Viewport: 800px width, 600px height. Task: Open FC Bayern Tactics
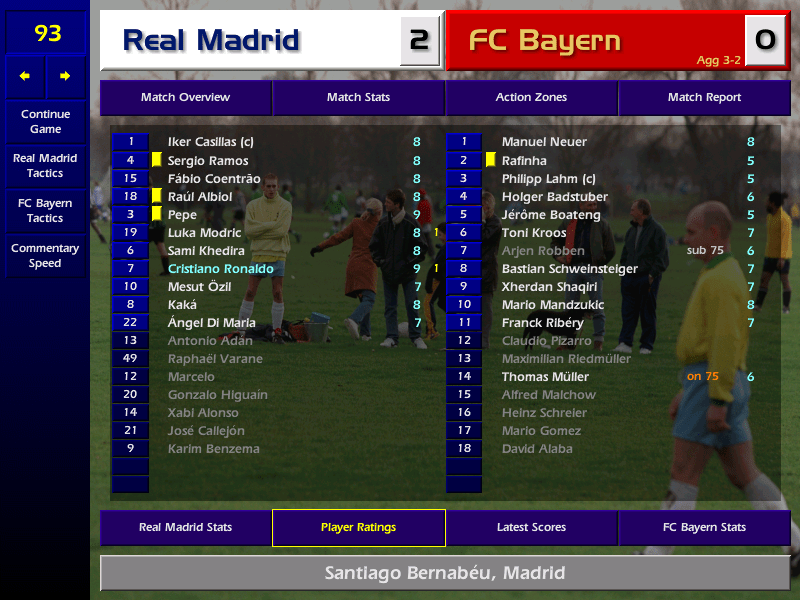point(45,211)
